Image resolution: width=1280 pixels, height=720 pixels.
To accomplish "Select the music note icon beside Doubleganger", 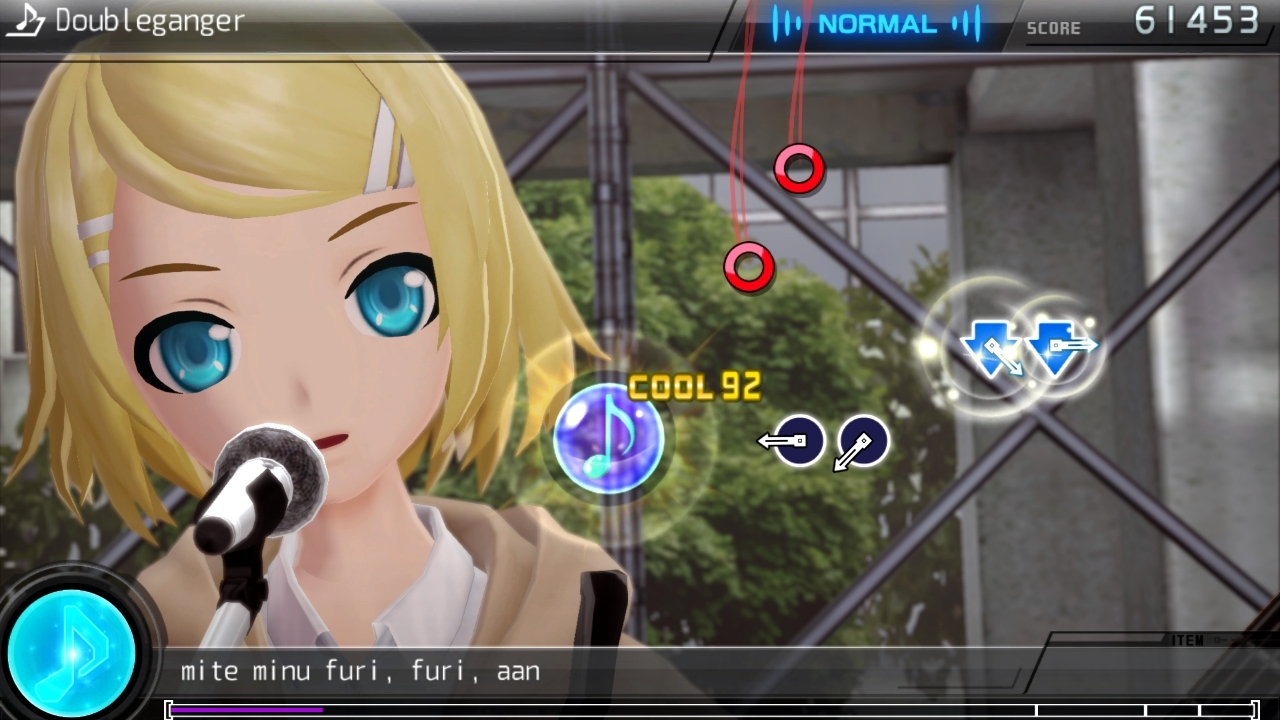I will (23, 19).
